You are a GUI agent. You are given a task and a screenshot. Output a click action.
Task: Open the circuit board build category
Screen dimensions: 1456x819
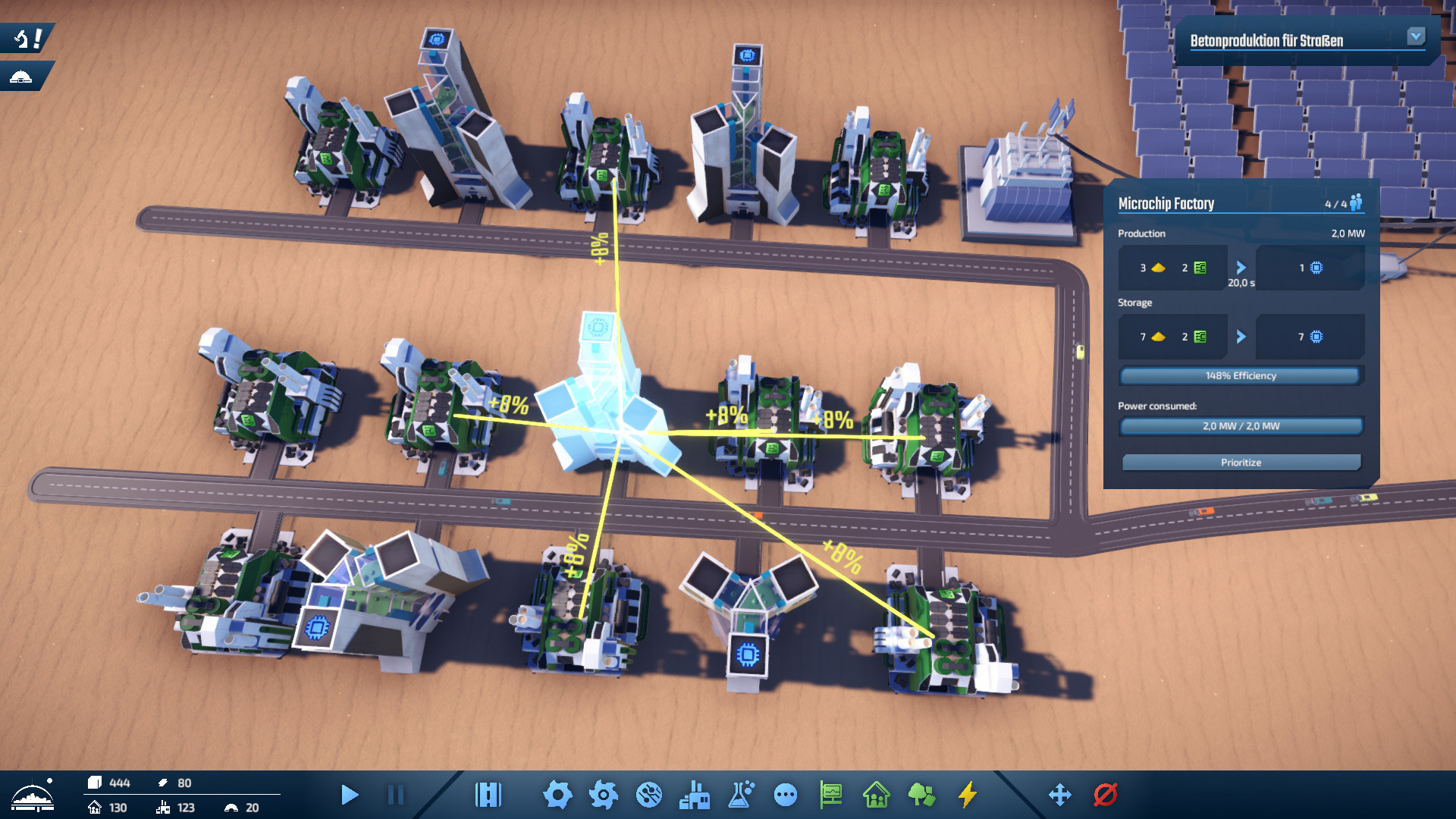(x=649, y=795)
